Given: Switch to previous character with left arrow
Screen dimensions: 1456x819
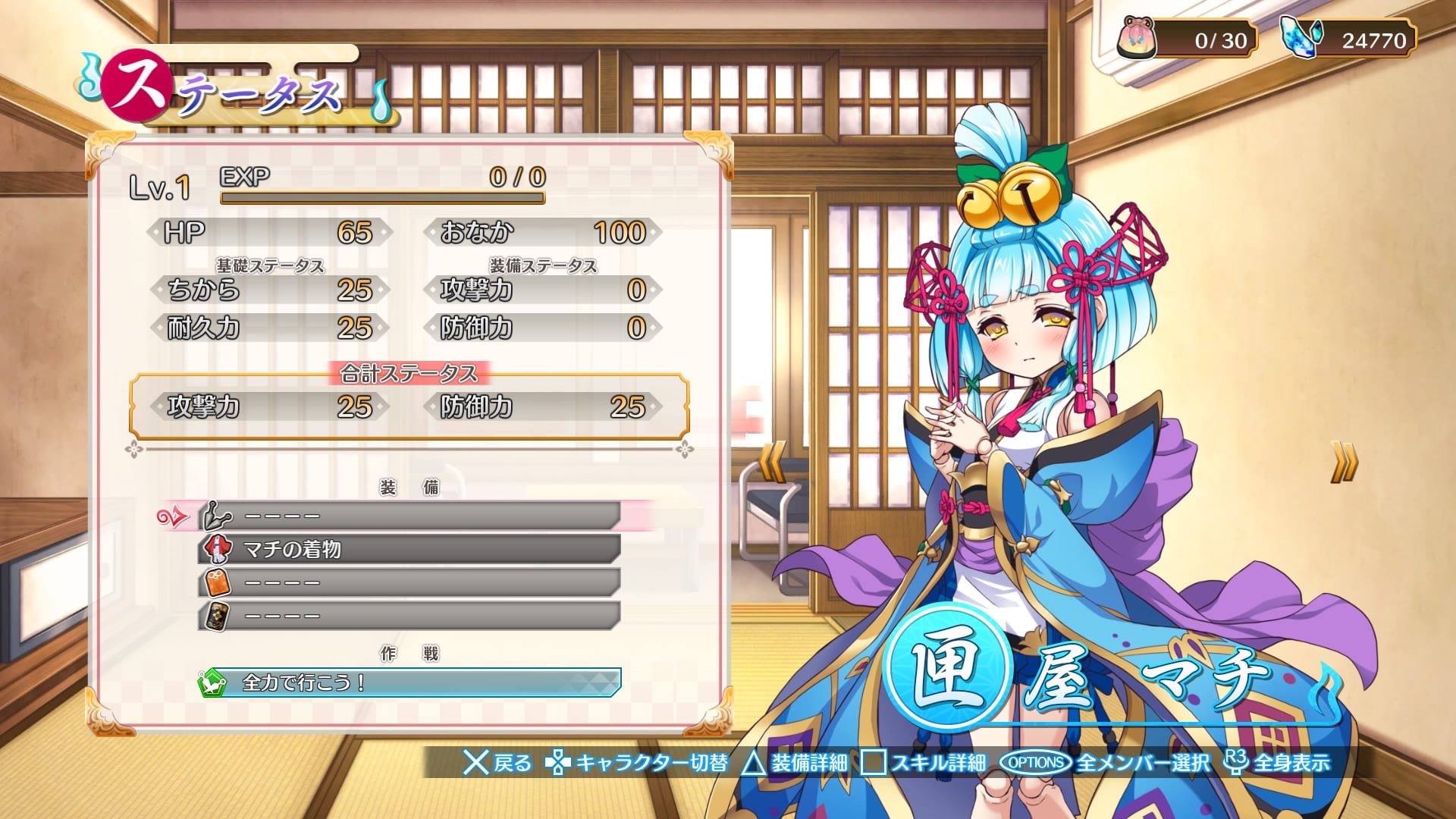Looking at the screenshot, I should (773, 462).
